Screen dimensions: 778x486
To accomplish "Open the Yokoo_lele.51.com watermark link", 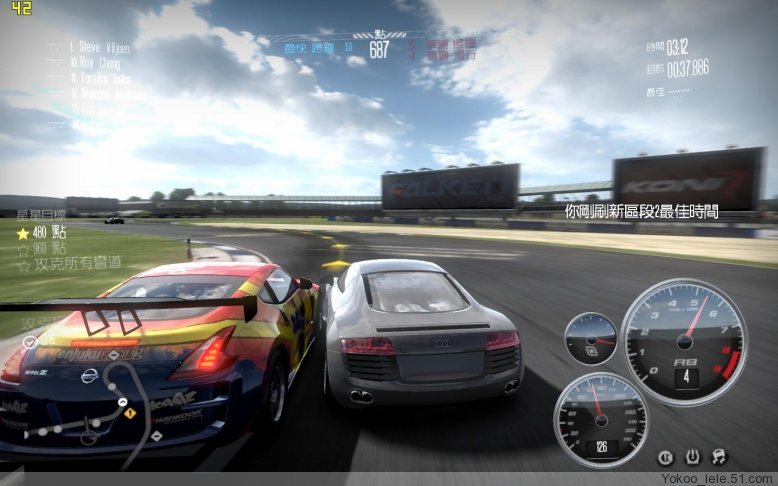I will coord(717,480).
